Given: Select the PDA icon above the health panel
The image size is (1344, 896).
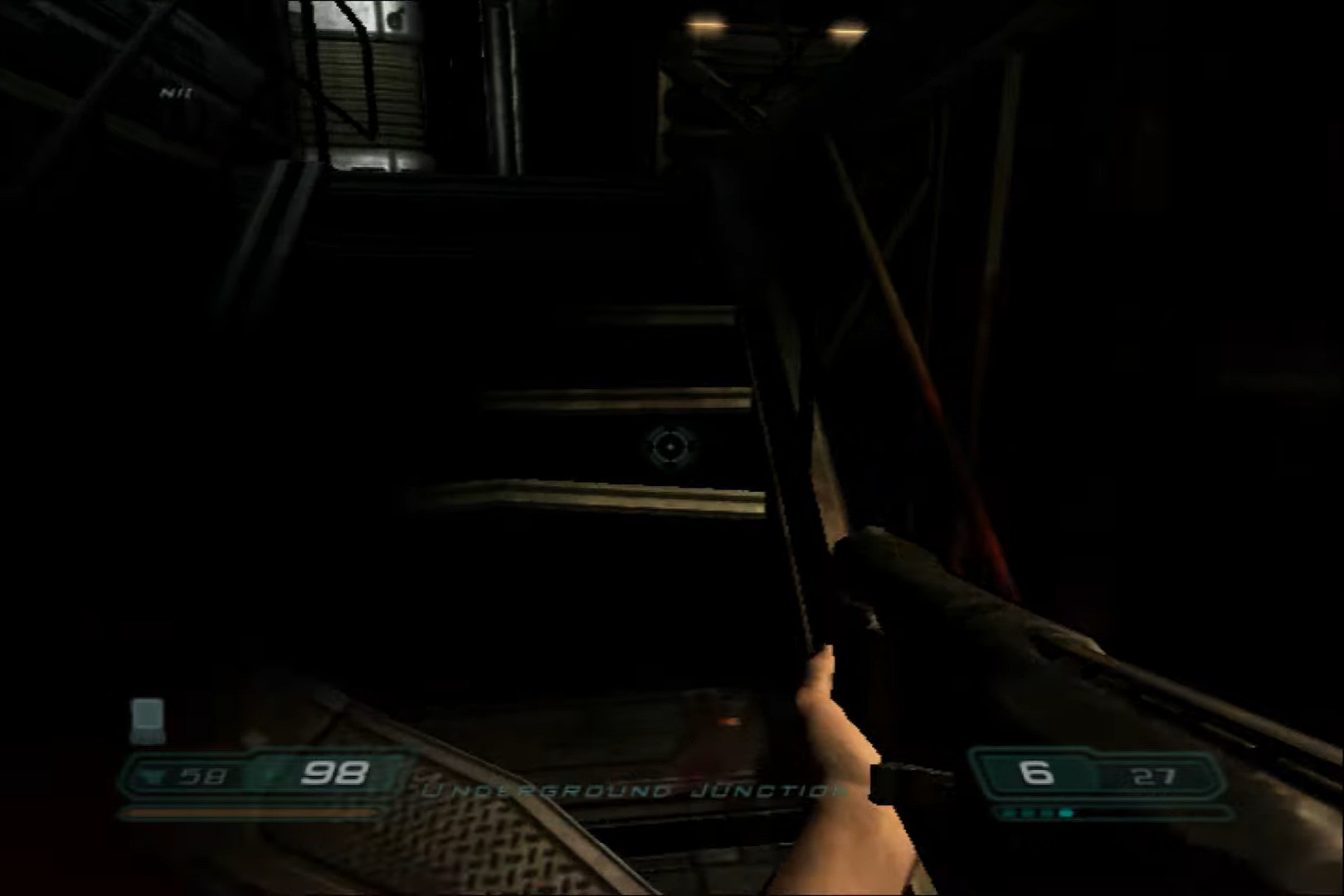Looking at the screenshot, I should coord(148,718).
